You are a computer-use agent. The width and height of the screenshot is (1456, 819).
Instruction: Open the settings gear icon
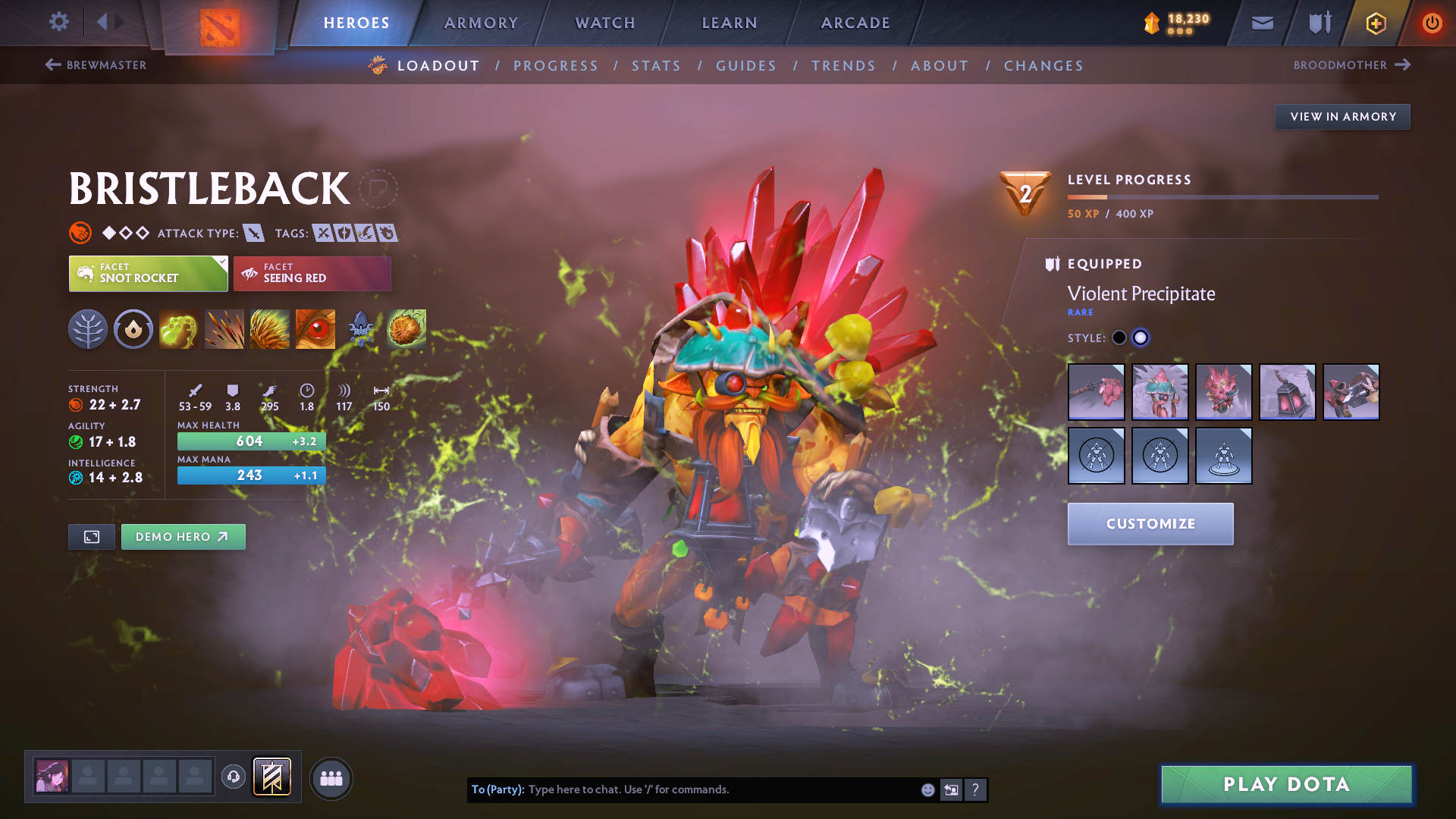[58, 22]
